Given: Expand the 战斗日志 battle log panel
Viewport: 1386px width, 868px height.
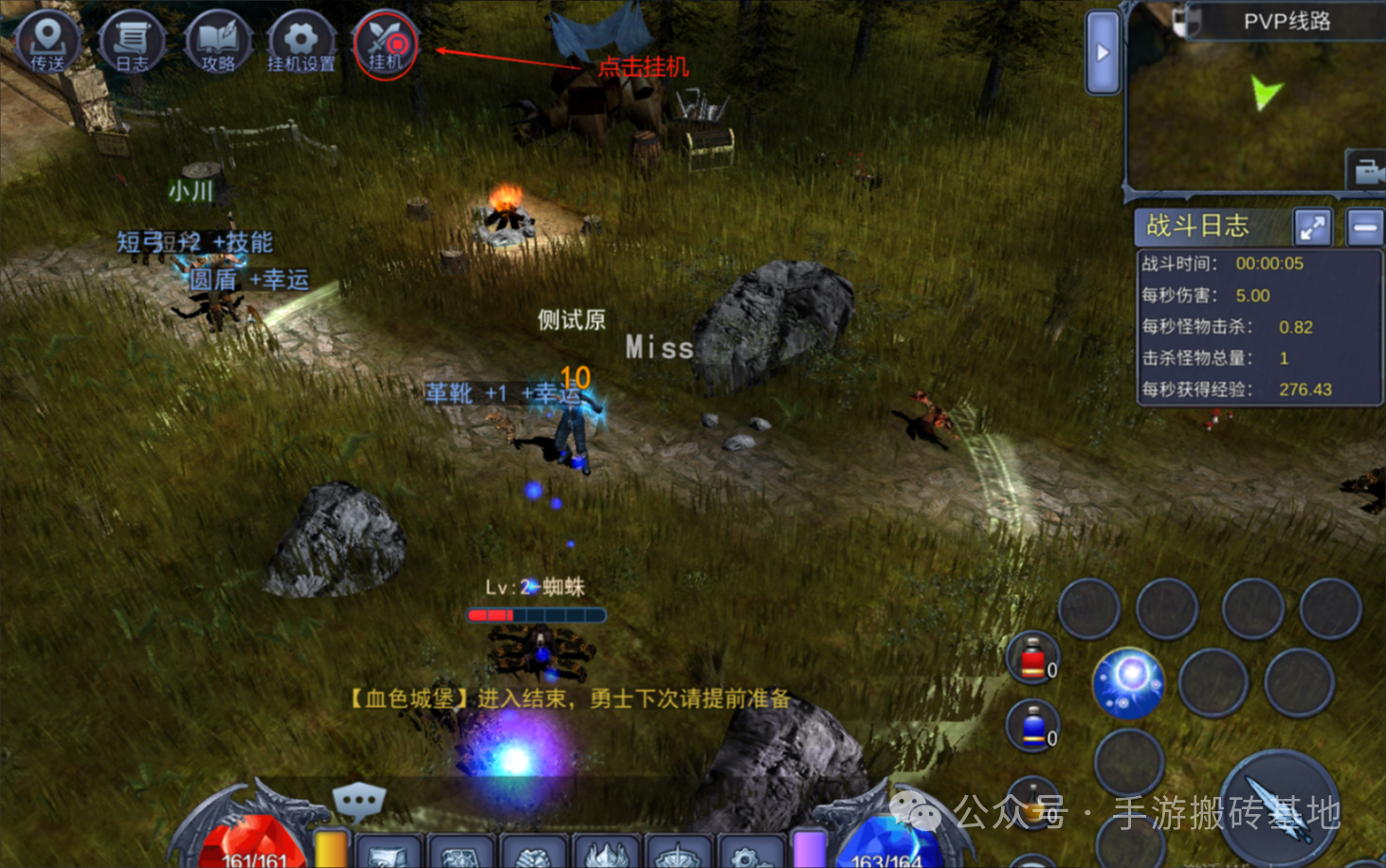Looking at the screenshot, I should [x=1313, y=227].
